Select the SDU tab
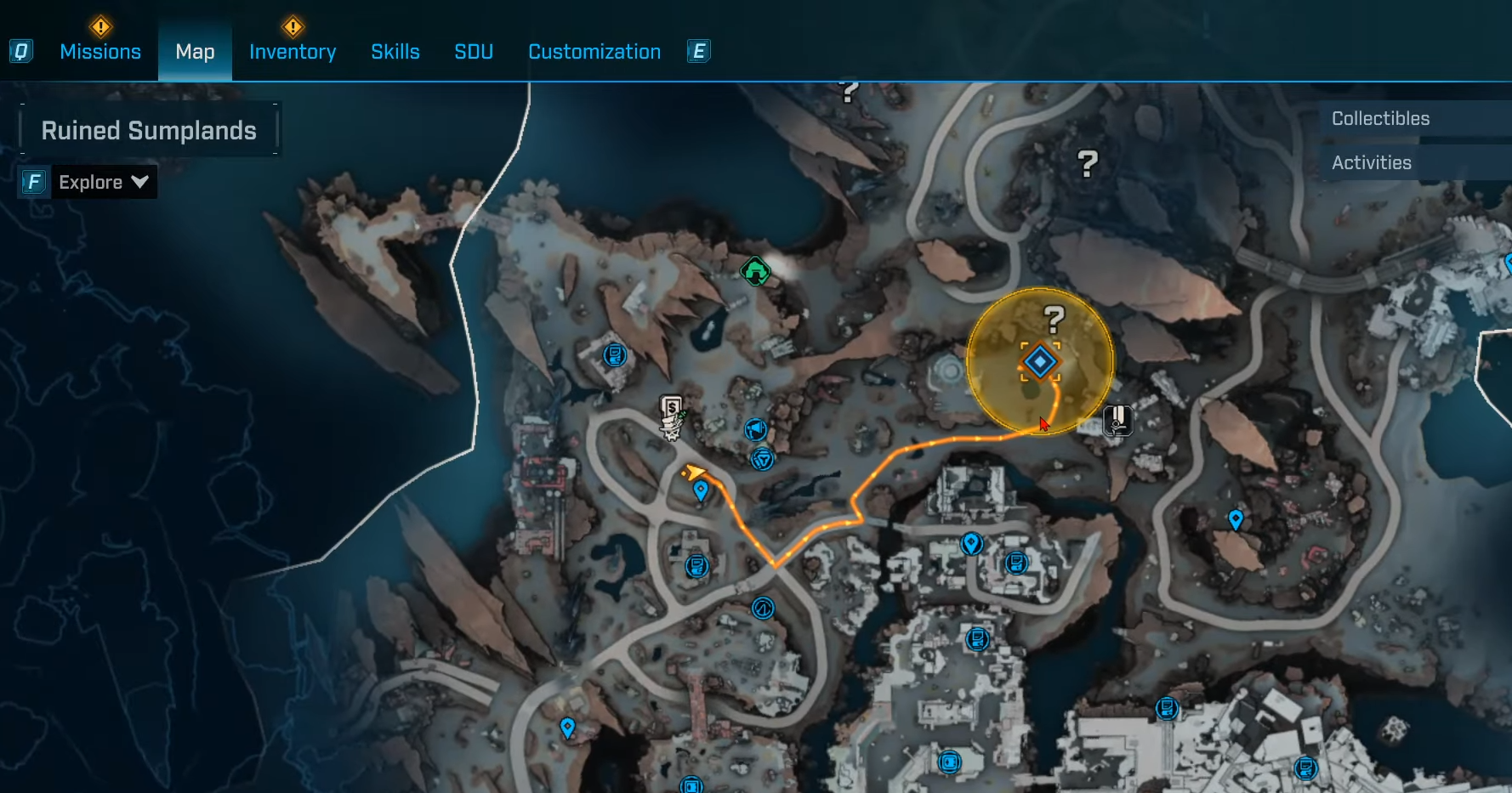Screen dimensions: 1512x793 tap(474, 52)
